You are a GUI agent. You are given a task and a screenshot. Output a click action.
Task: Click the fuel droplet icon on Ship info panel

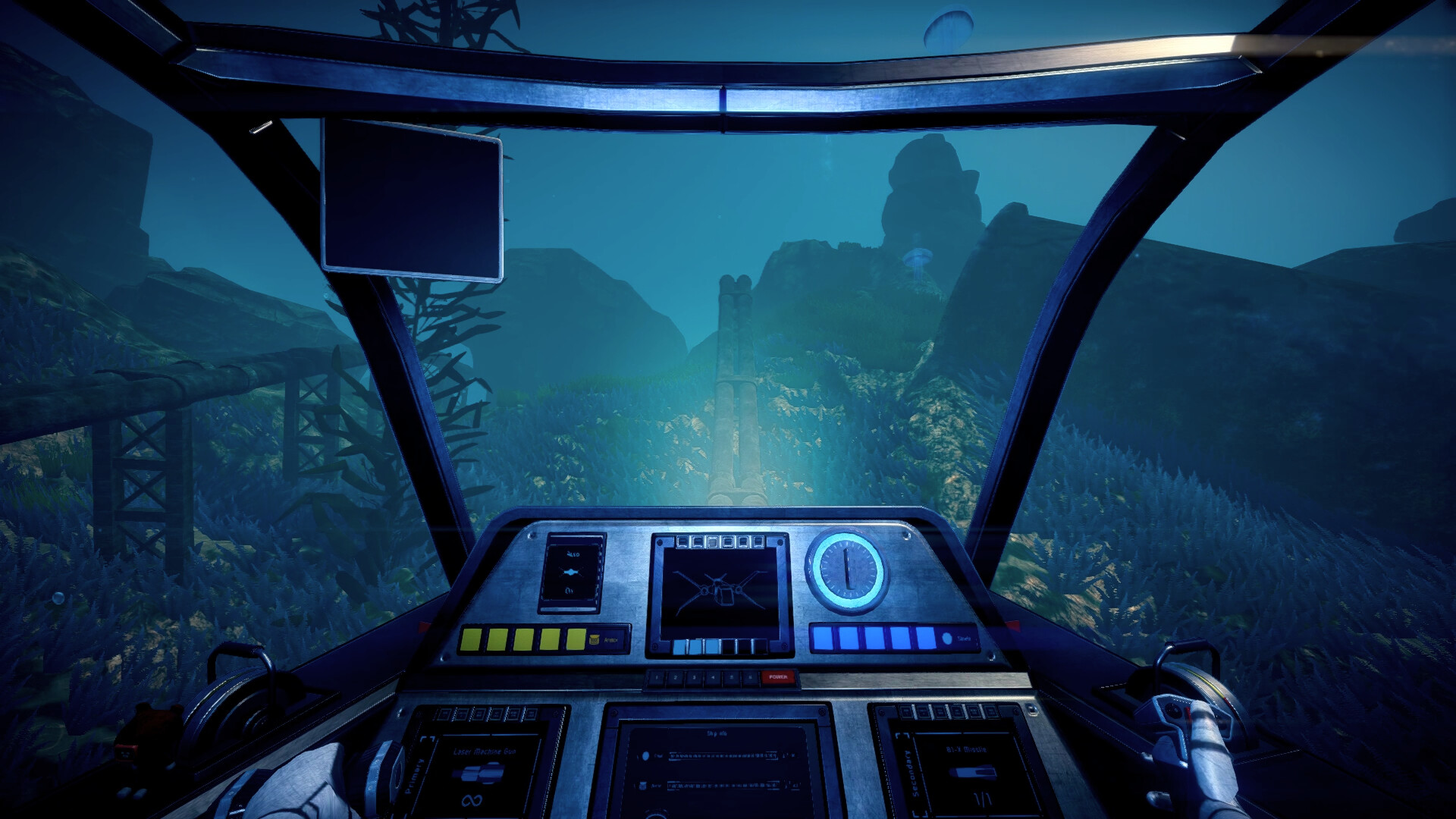coord(645,755)
